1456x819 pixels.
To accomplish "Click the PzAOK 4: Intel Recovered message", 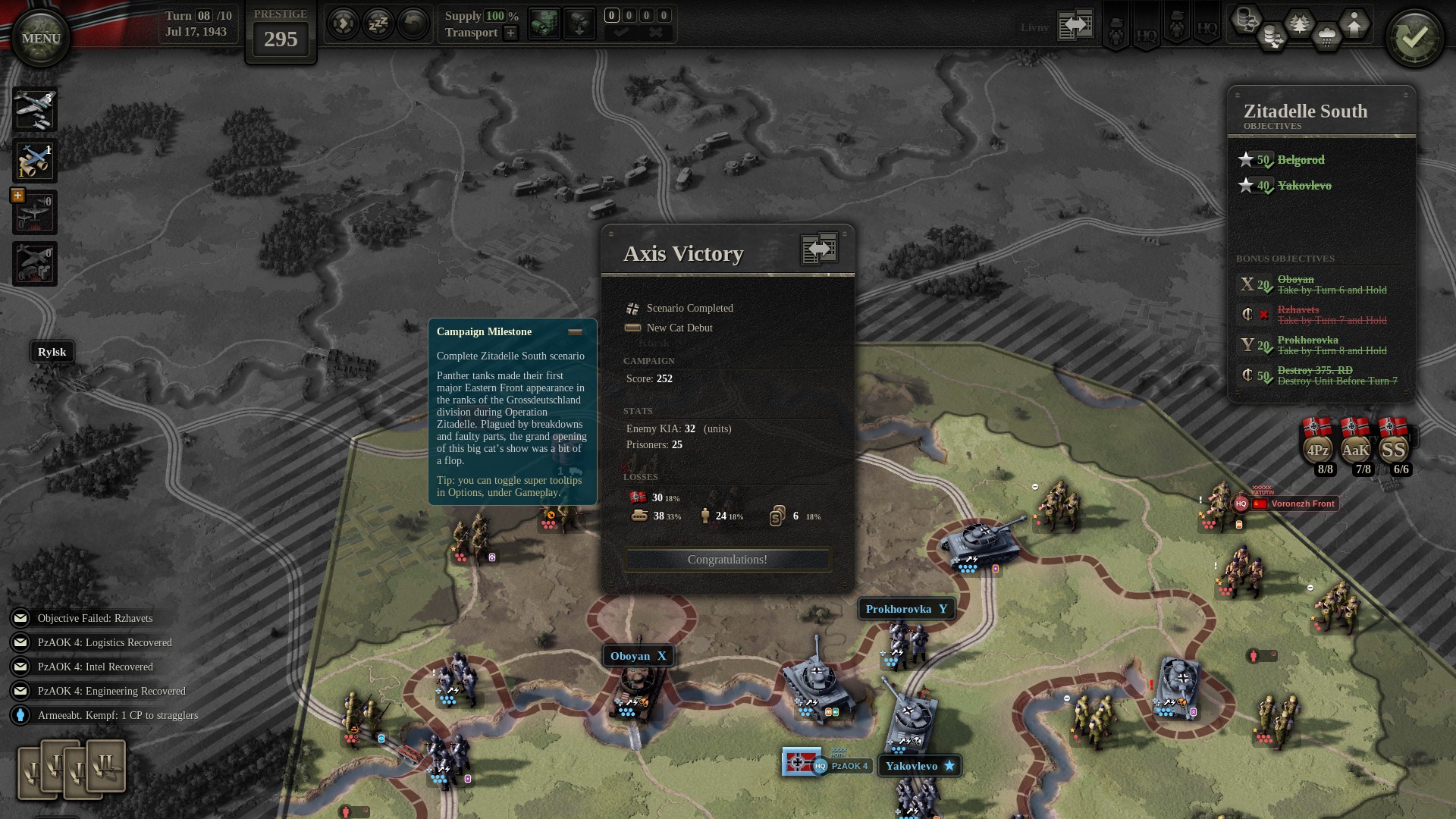I will point(95,667).
